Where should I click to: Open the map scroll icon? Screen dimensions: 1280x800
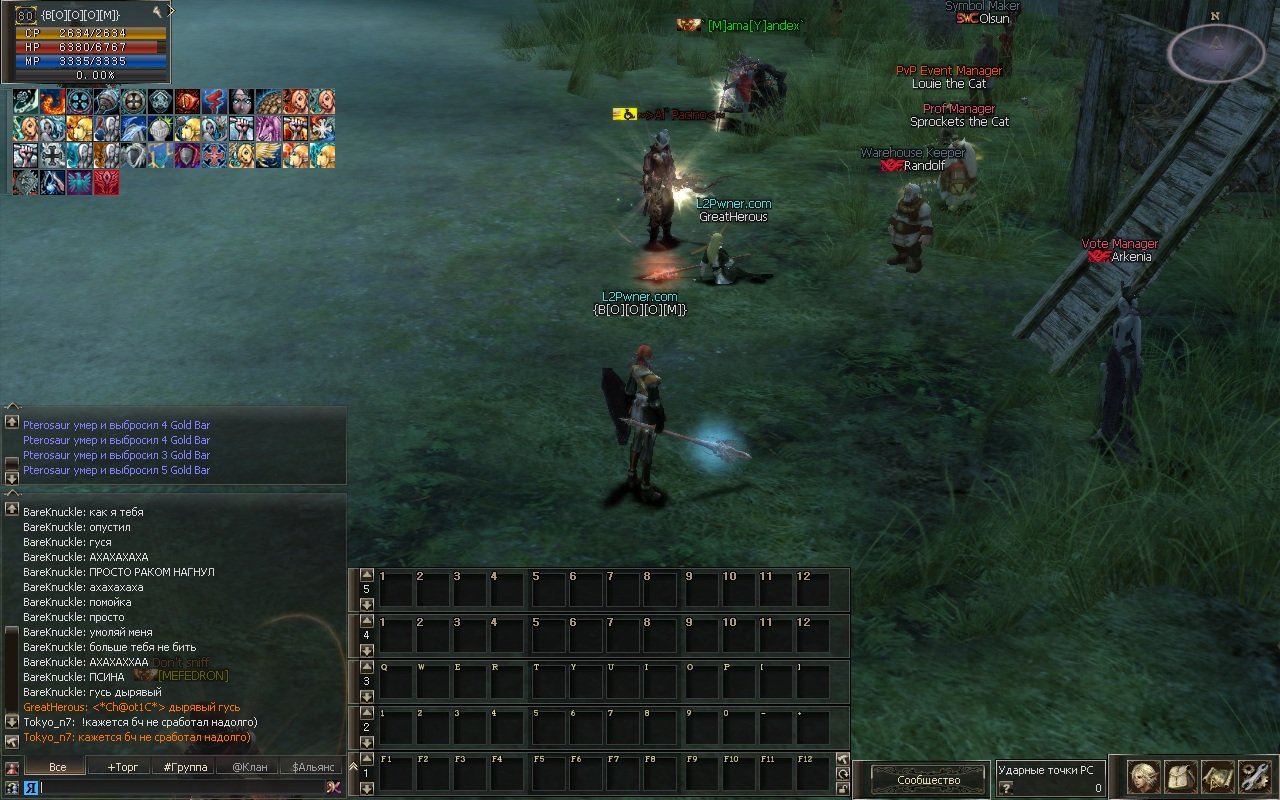pos(1217,777)
